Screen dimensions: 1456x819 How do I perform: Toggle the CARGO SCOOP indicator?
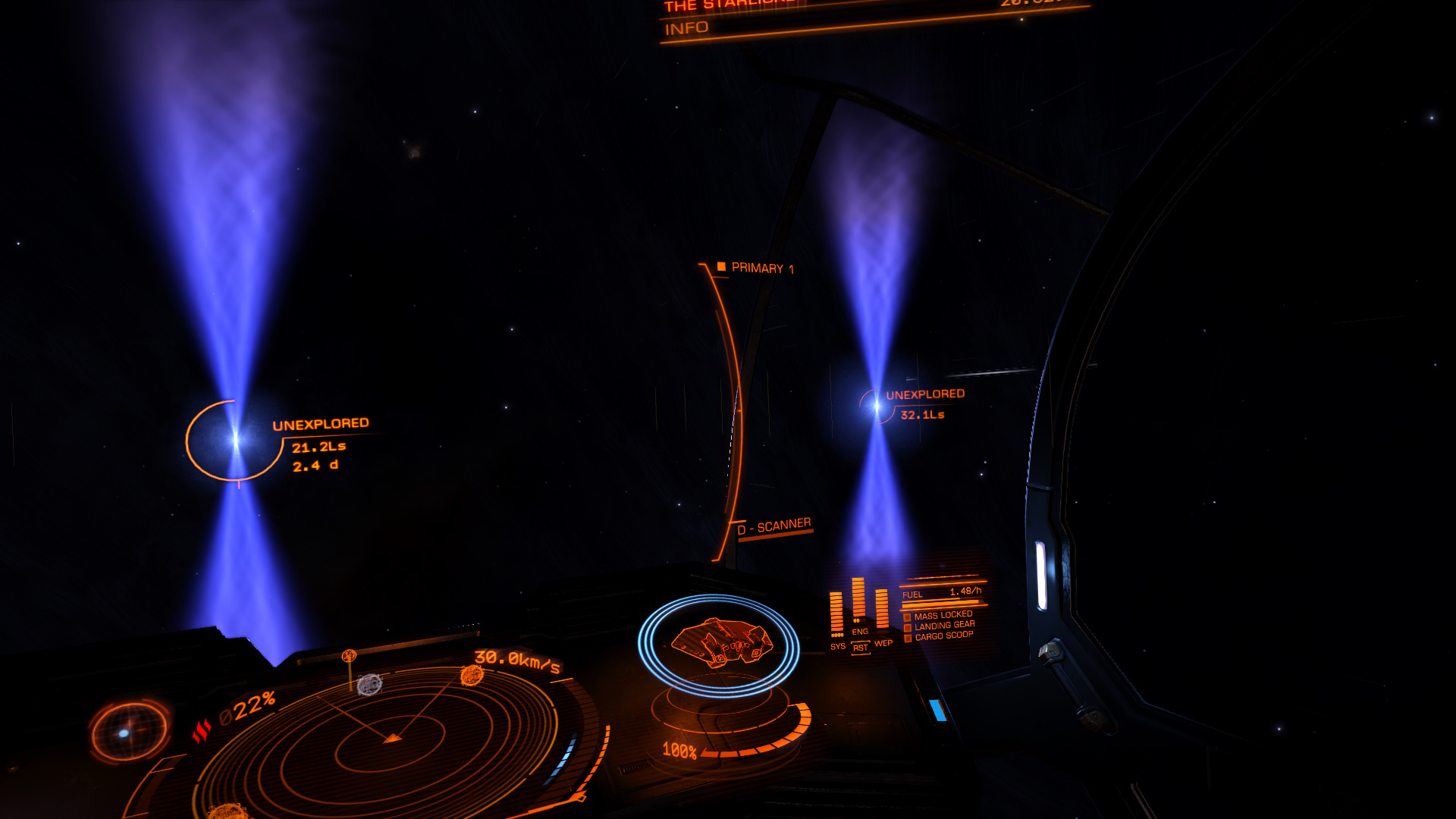[x=943, y=636]
